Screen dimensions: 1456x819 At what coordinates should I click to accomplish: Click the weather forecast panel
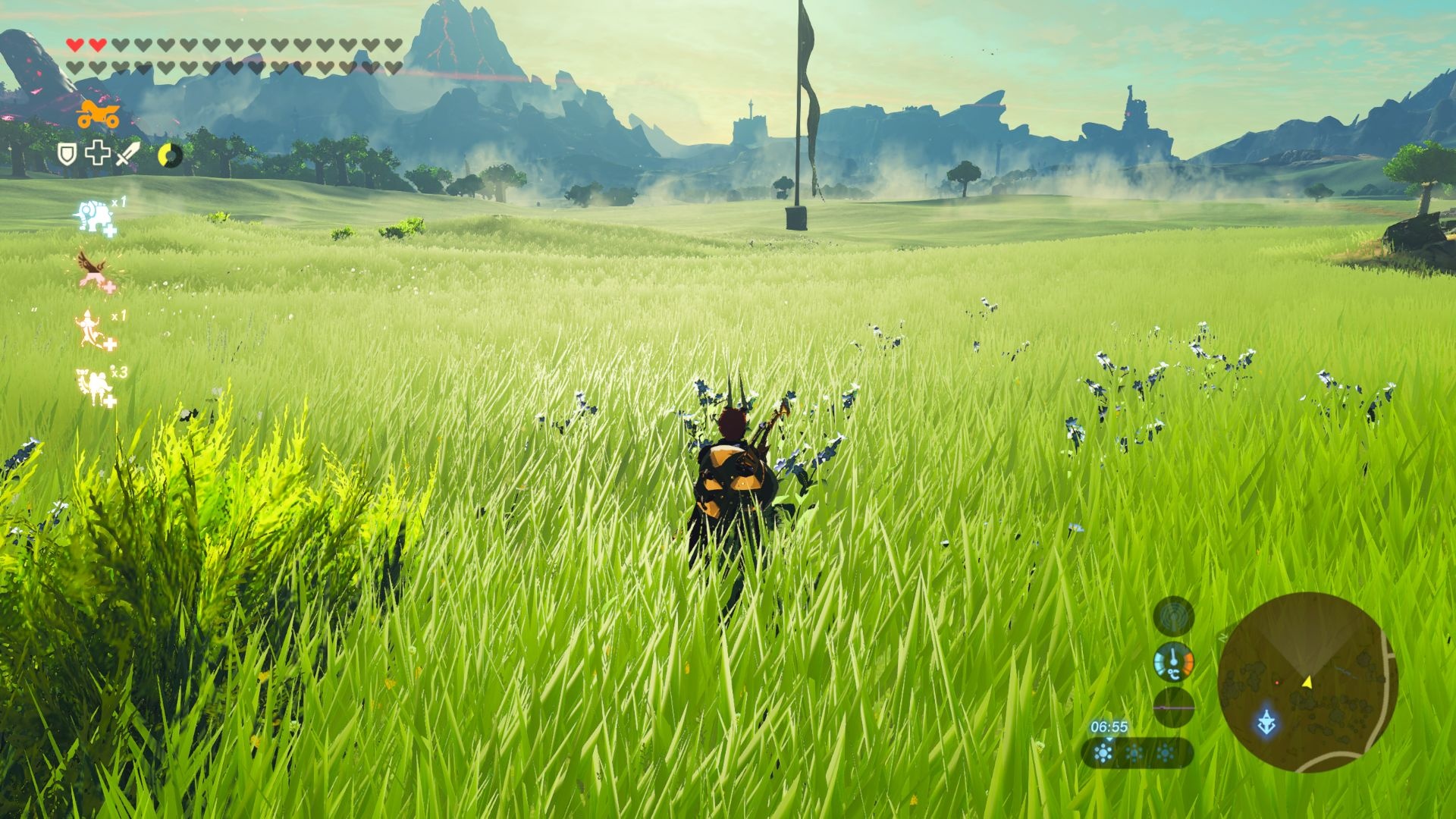tap(1135, 753)
